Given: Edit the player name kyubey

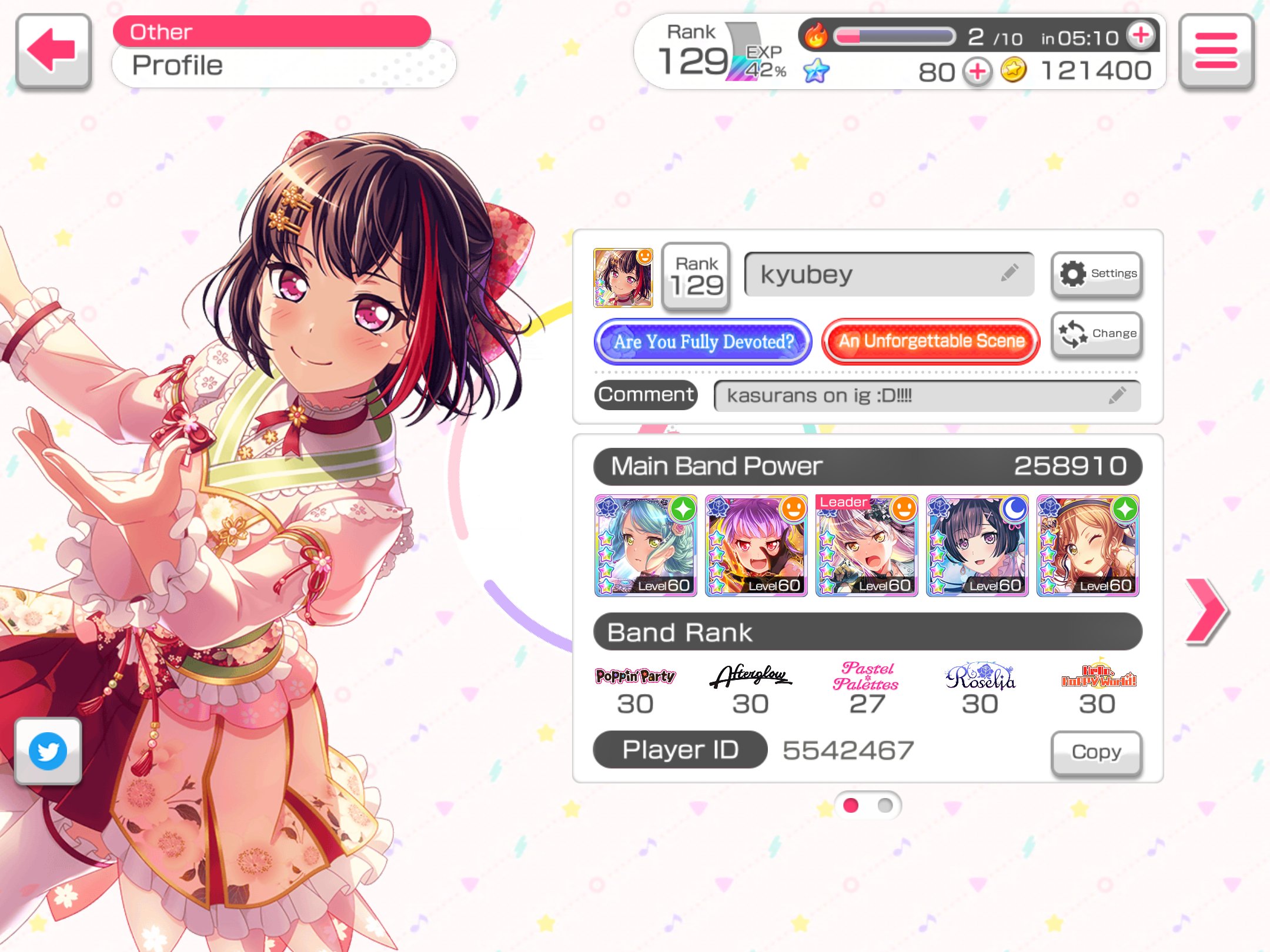Looking at the screenshot, I should pyautogui.click(x=888, y=274).
